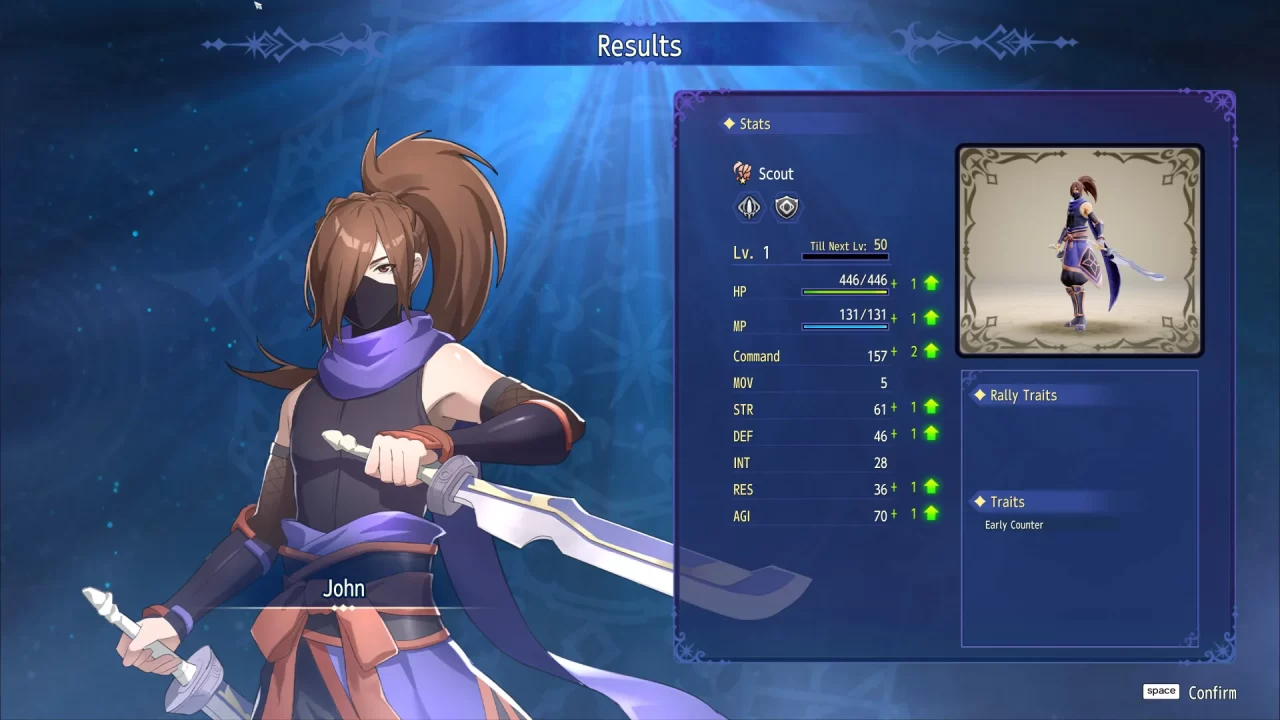This screenshot has width=1280, height=720.
Task: Select the Early Counter trait
Action: point(1012,524)
